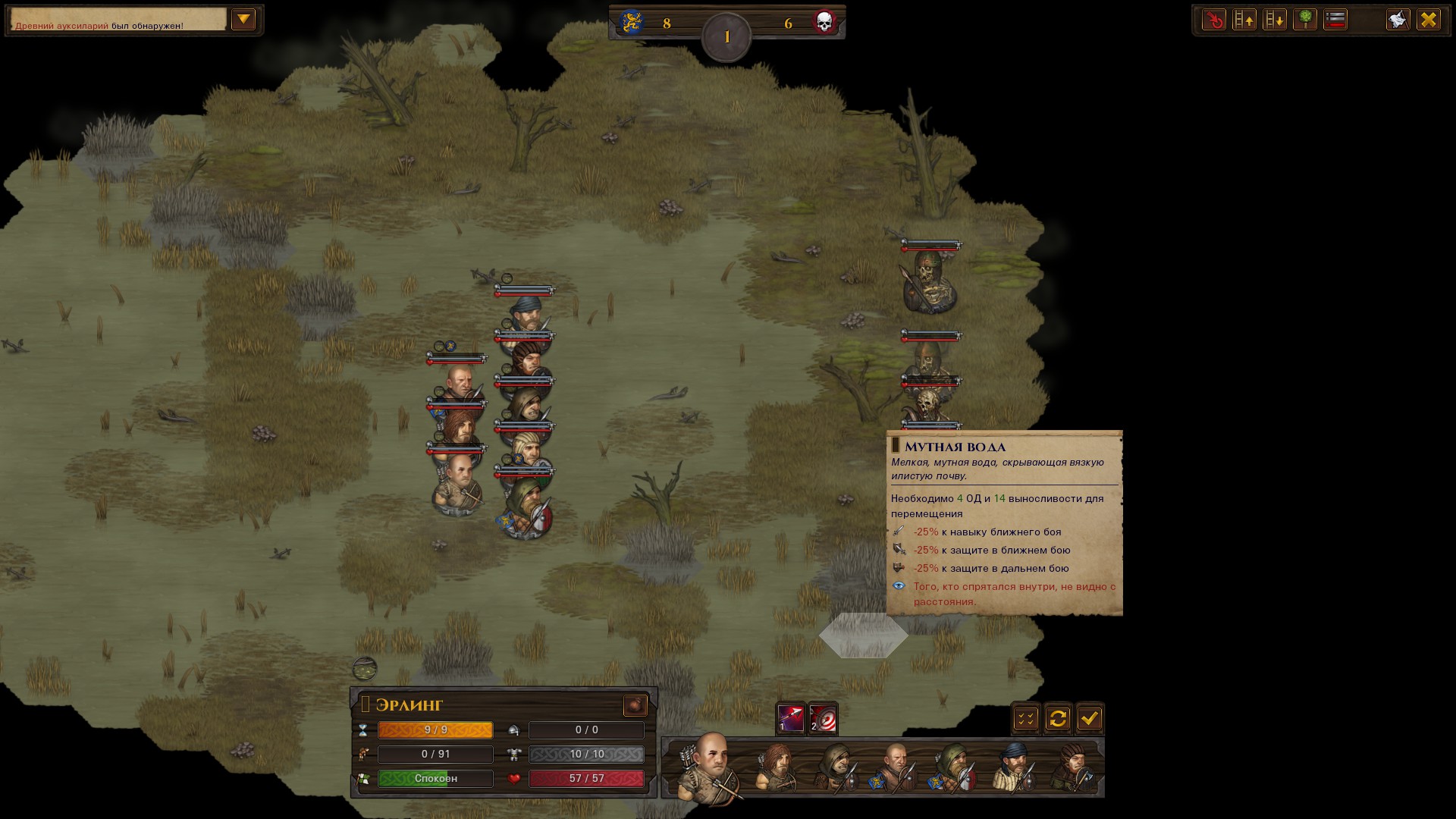Click the circular arrows wait-turn button

pyautogui.click(x=1058, y=718)
